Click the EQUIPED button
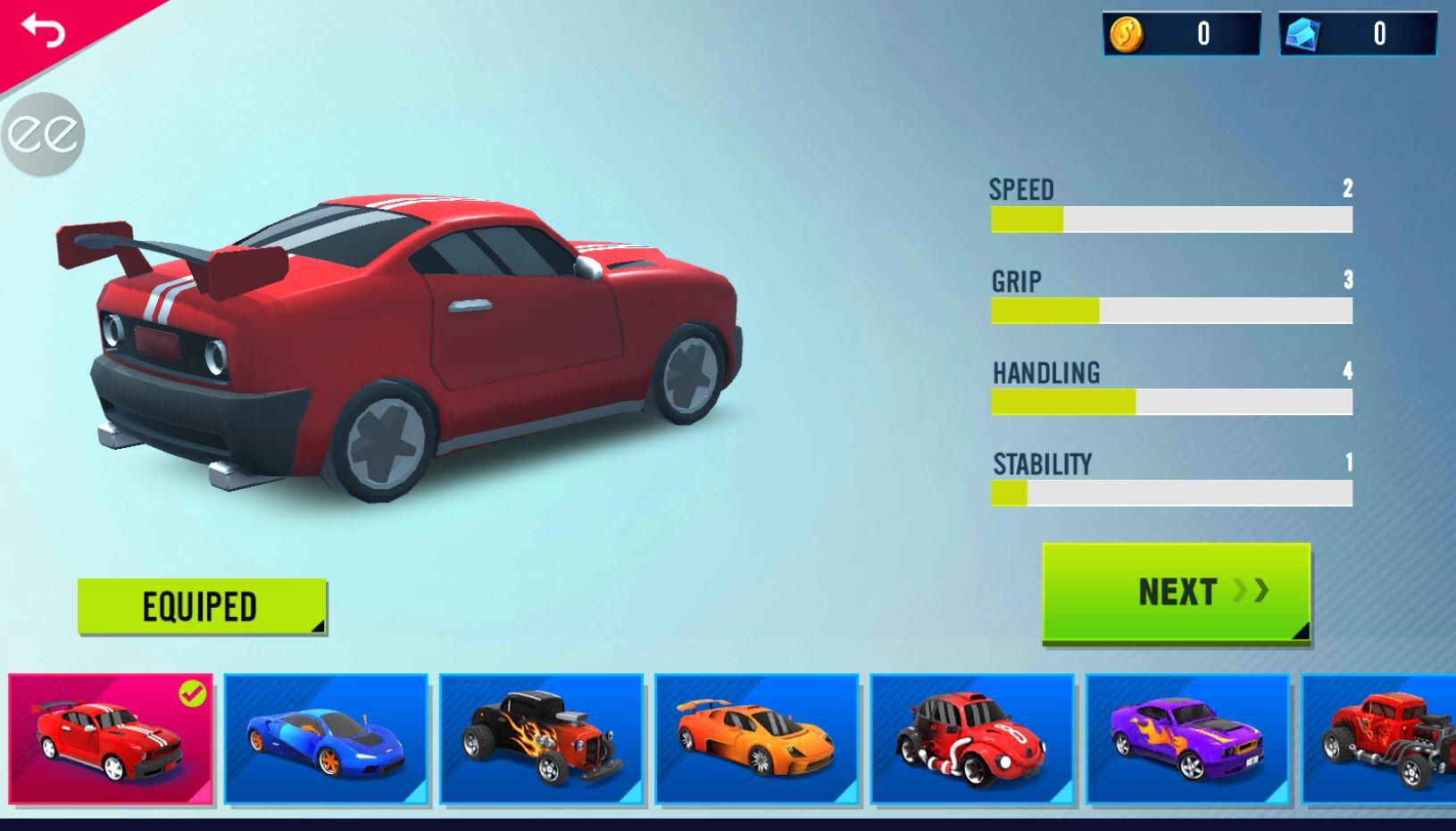This screenshot has width=1456, height=831. pyautogui.click(x=202, y=607)
